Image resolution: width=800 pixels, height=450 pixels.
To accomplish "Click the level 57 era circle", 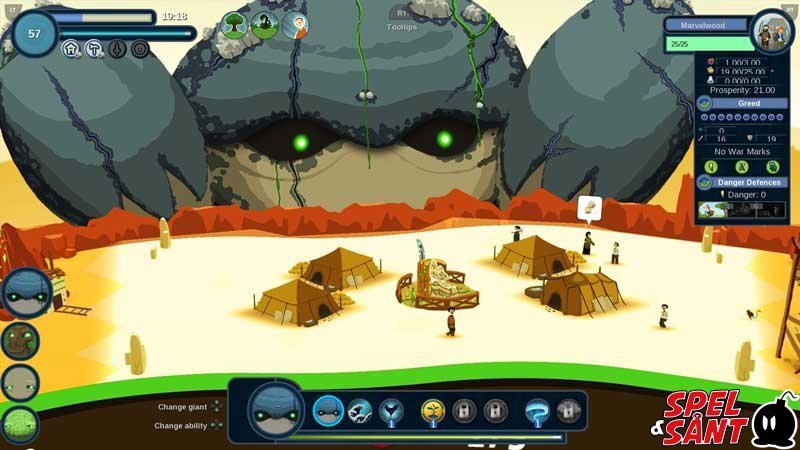I will click(x=35, y=34).
